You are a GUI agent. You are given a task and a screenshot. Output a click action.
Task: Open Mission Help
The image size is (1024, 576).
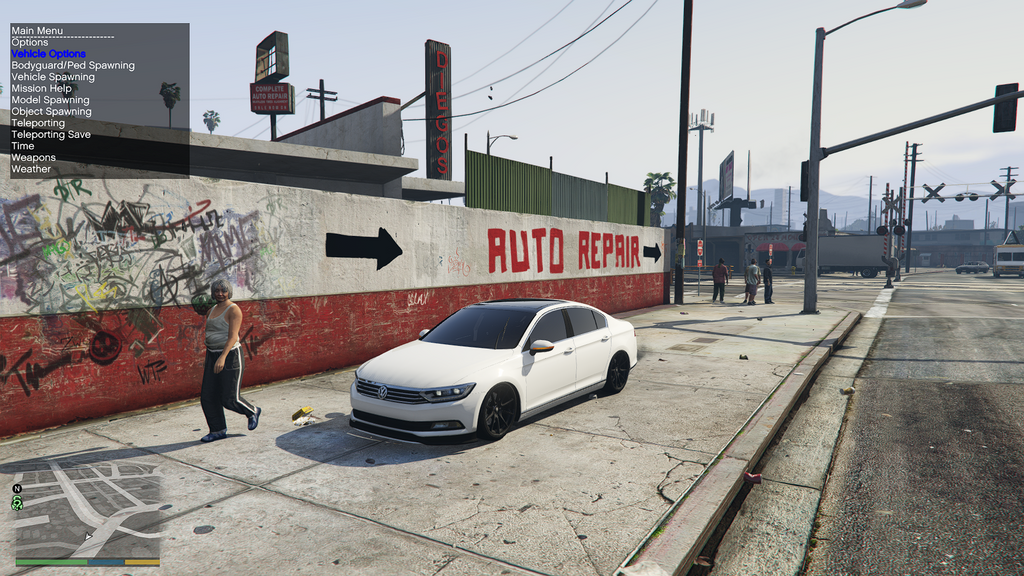[x=41, y=88]
